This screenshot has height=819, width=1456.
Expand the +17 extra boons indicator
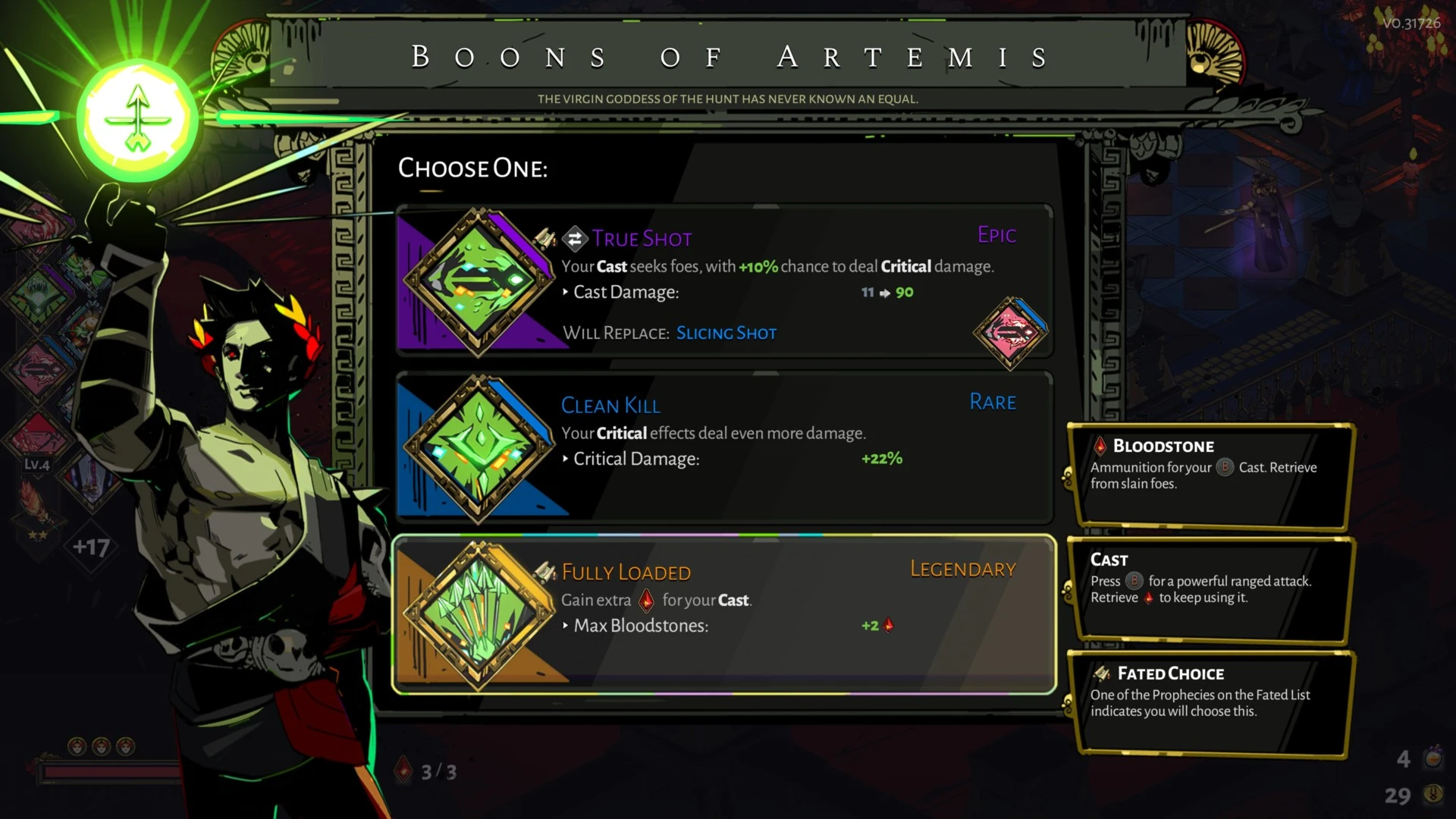(91, 548)
